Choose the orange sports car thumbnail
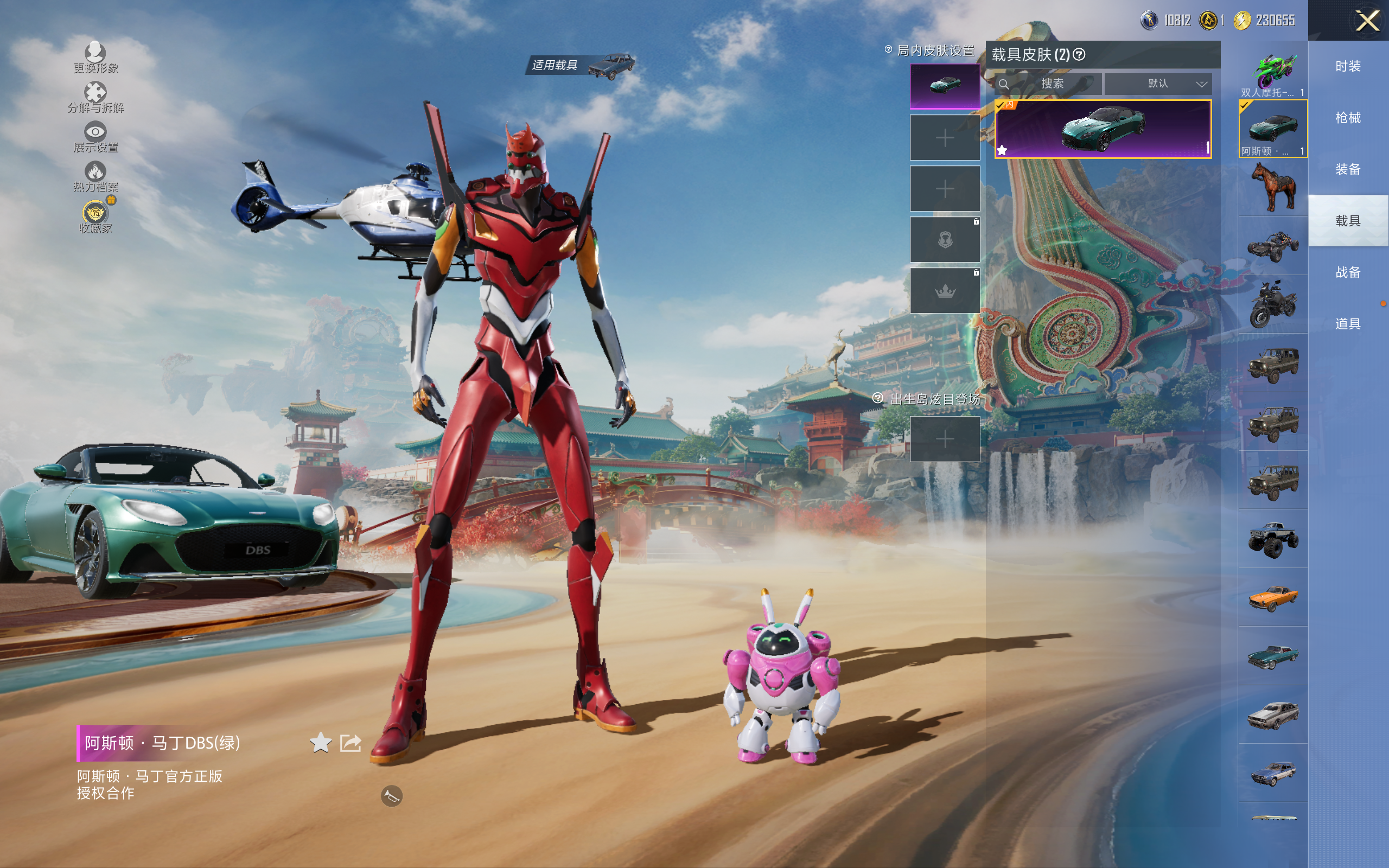This screenshot has height=868, width=1389. pos(1272,598)
